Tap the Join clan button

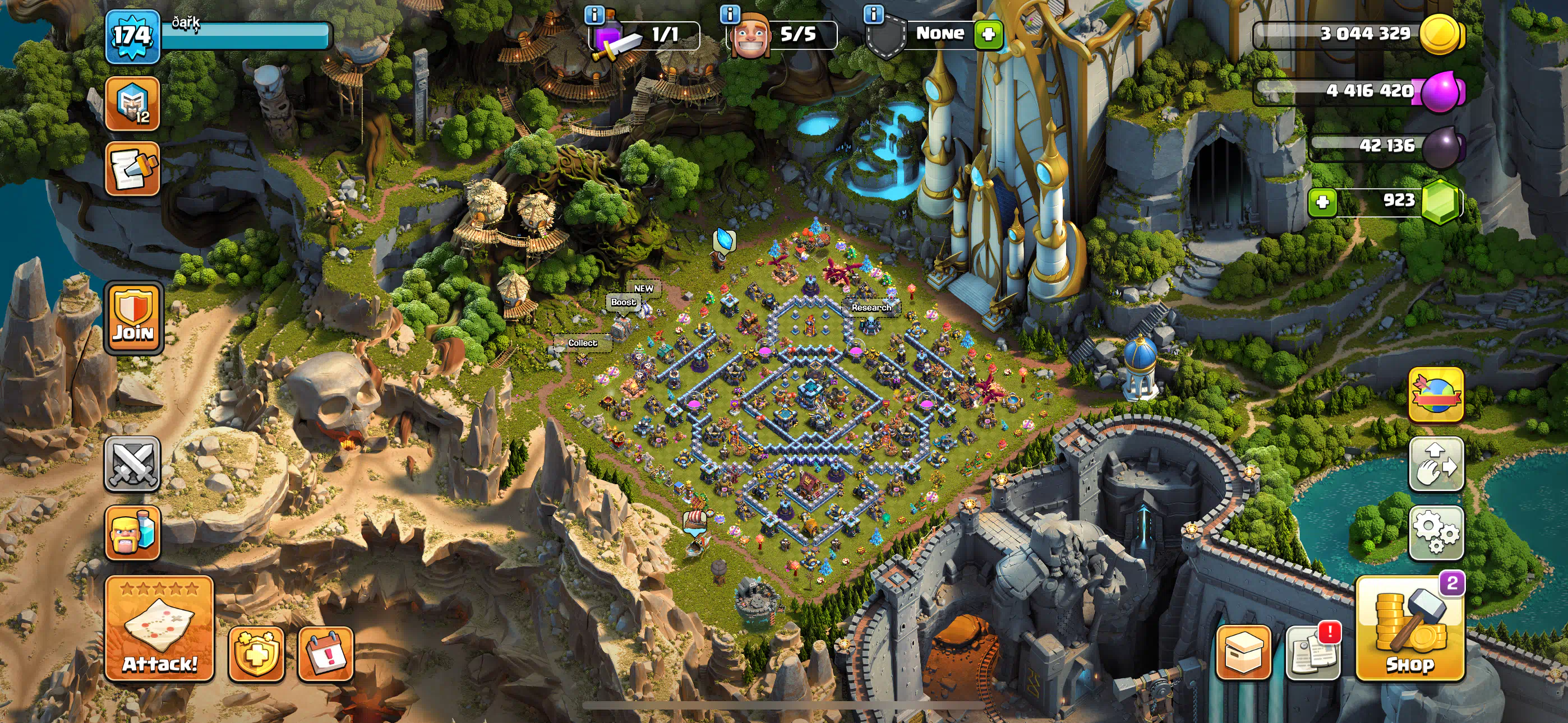coord(133,318)
